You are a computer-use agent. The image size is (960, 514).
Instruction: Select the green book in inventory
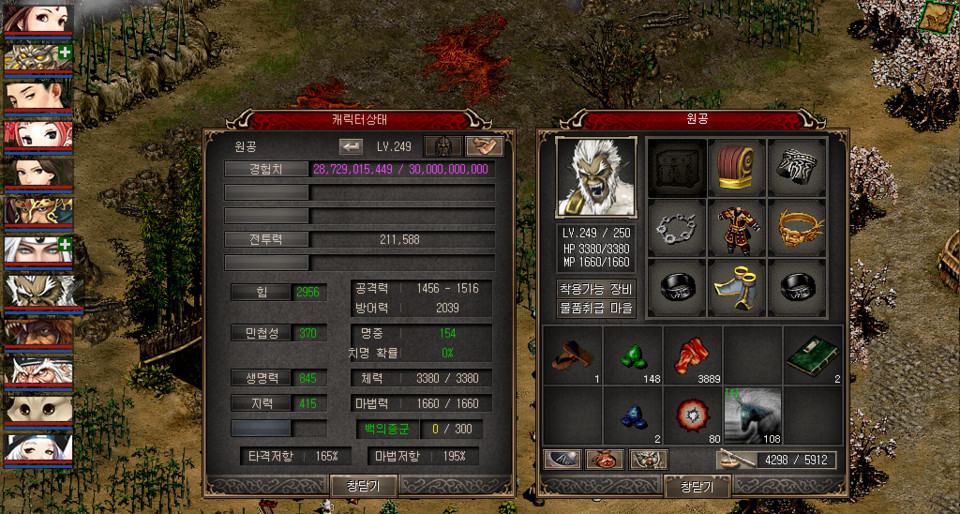(812, 355)
